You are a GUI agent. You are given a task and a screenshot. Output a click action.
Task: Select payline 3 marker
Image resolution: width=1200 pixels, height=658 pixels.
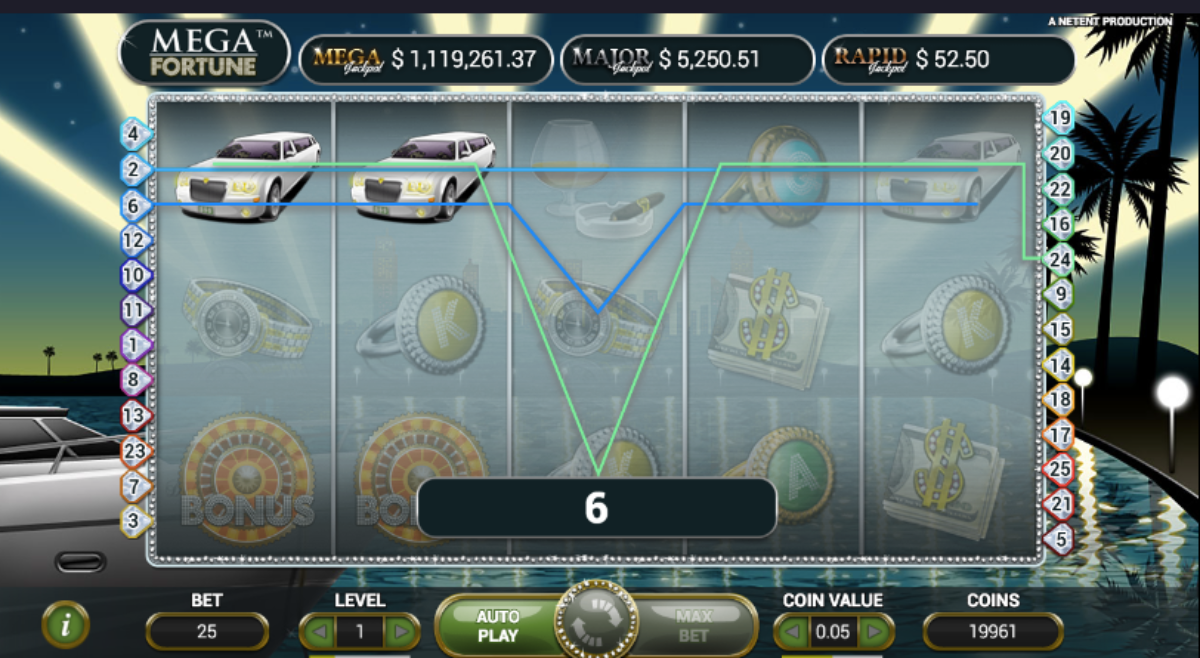[135, 520]
